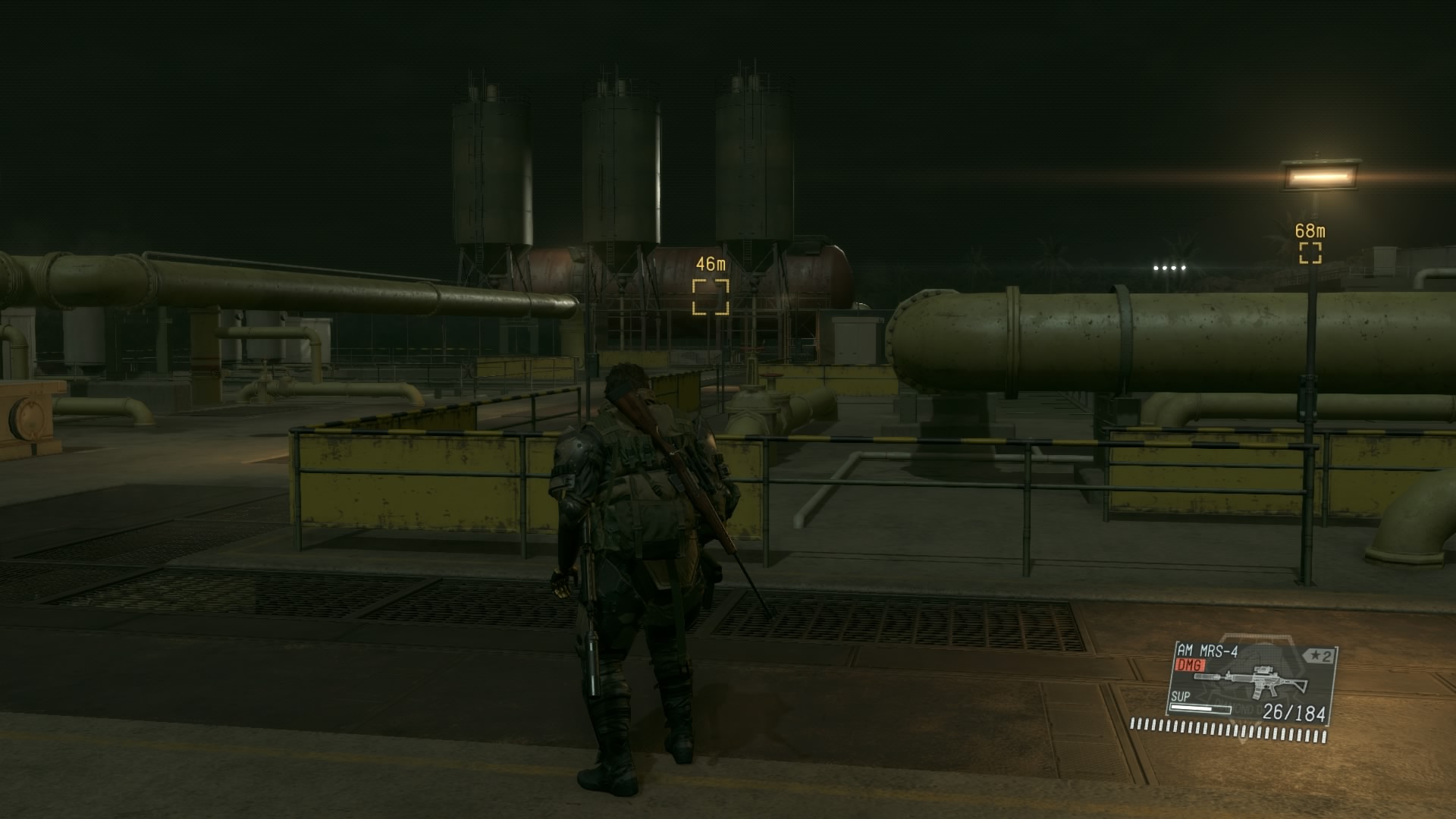Toggle the lamp atop the light pole
Image resolution: width=1456 pixels, height=819 pixels.
(x=1321, y=176)
